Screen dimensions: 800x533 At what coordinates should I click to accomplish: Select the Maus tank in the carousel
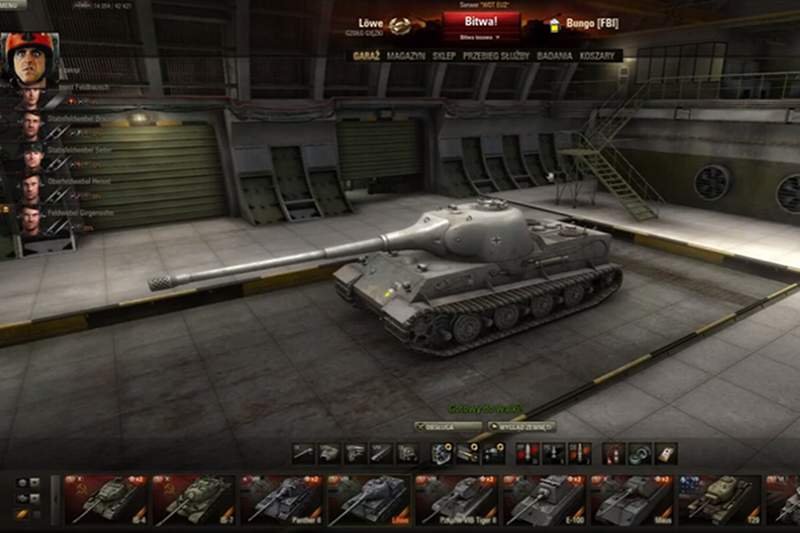(633, 500)
